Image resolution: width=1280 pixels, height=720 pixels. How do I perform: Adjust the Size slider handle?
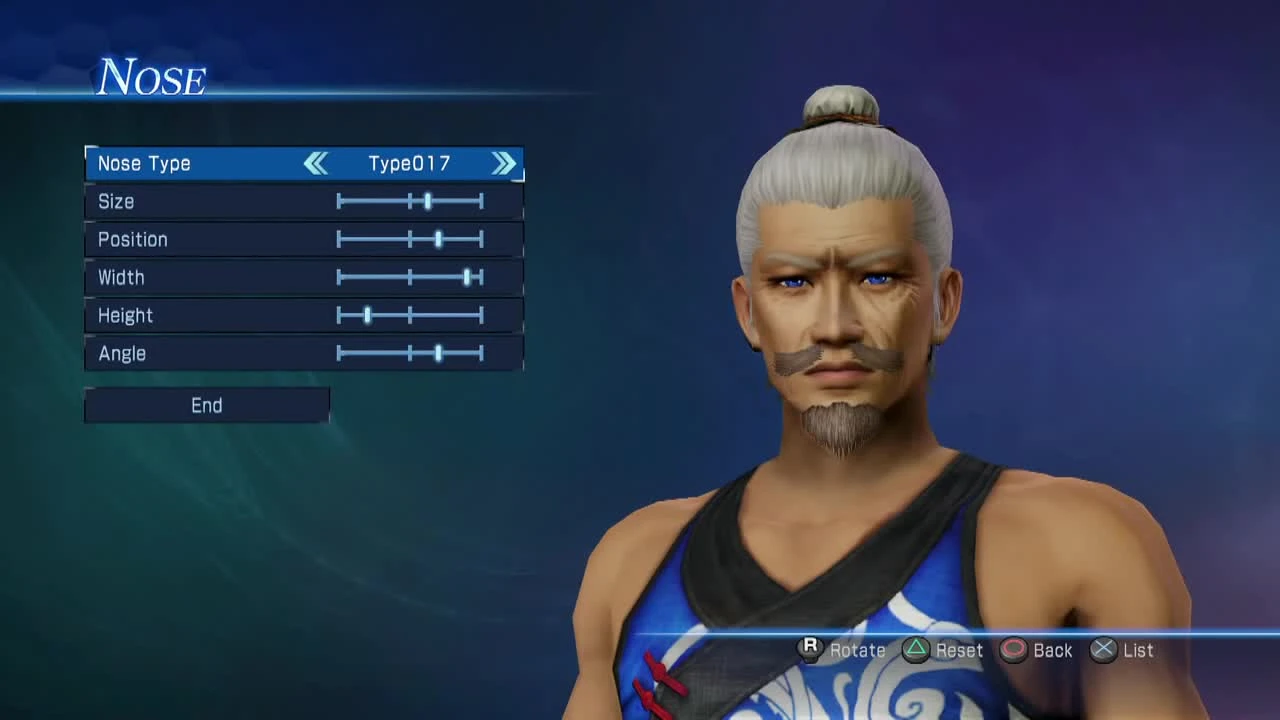click(x=428, y=201)
